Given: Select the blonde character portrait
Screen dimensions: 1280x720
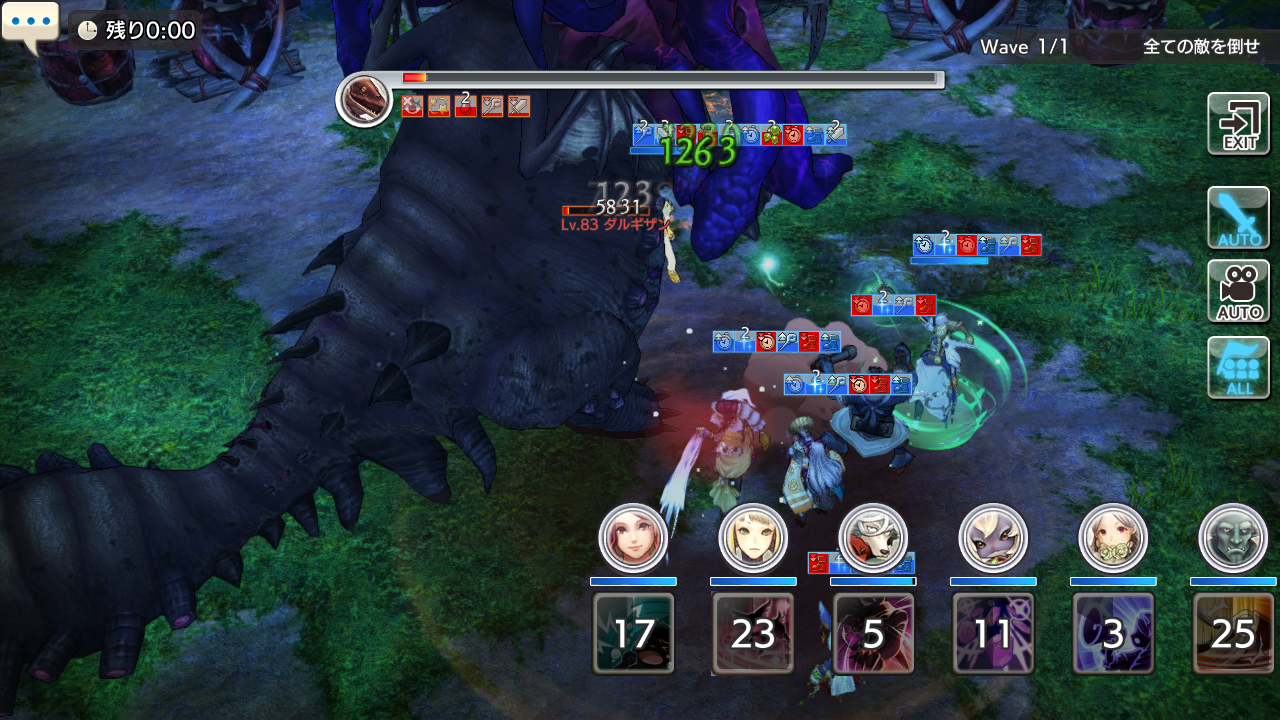Looking at the screenshot, I should click(753, 538).
